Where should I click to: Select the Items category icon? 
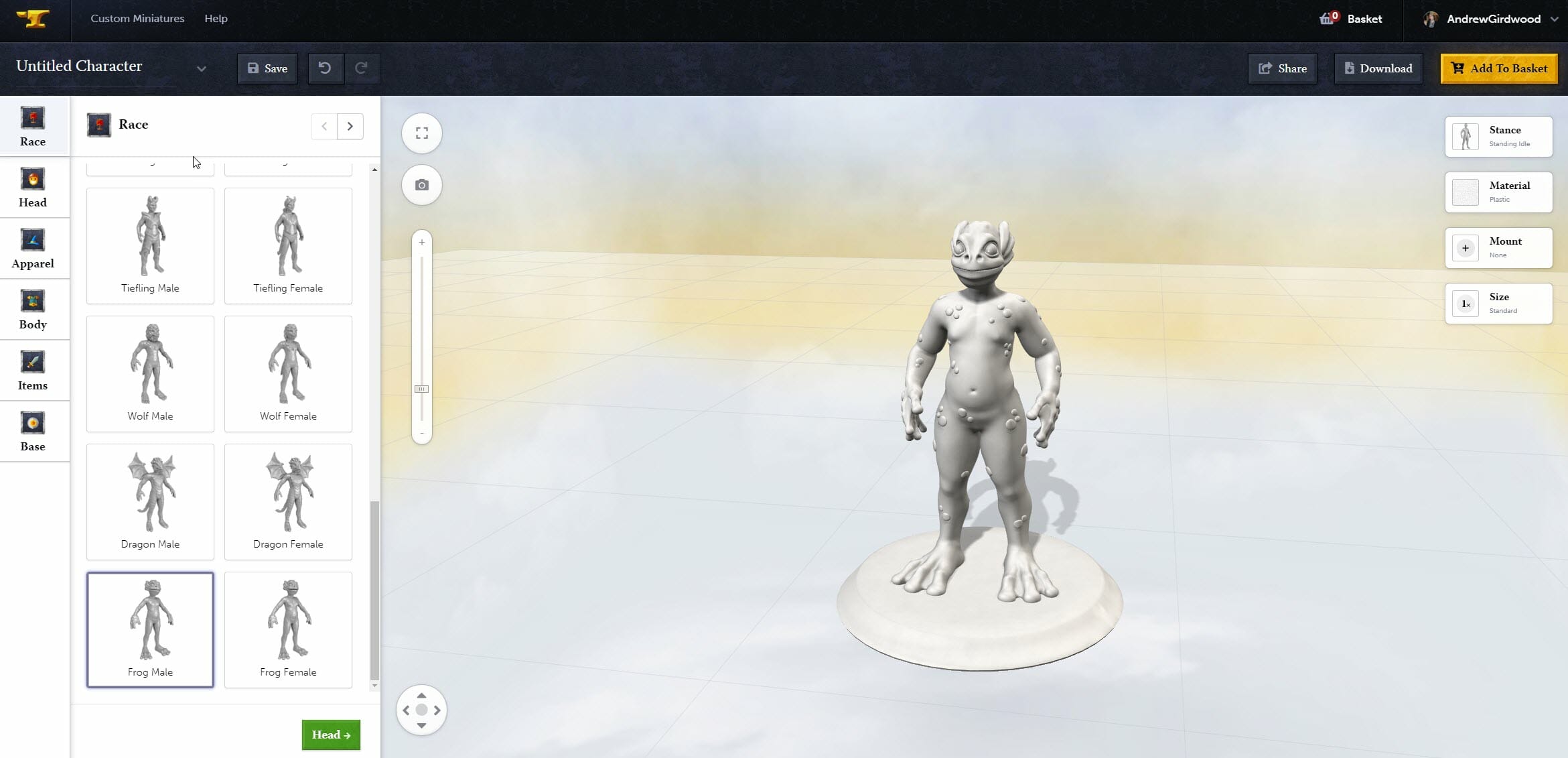[32, 369]
